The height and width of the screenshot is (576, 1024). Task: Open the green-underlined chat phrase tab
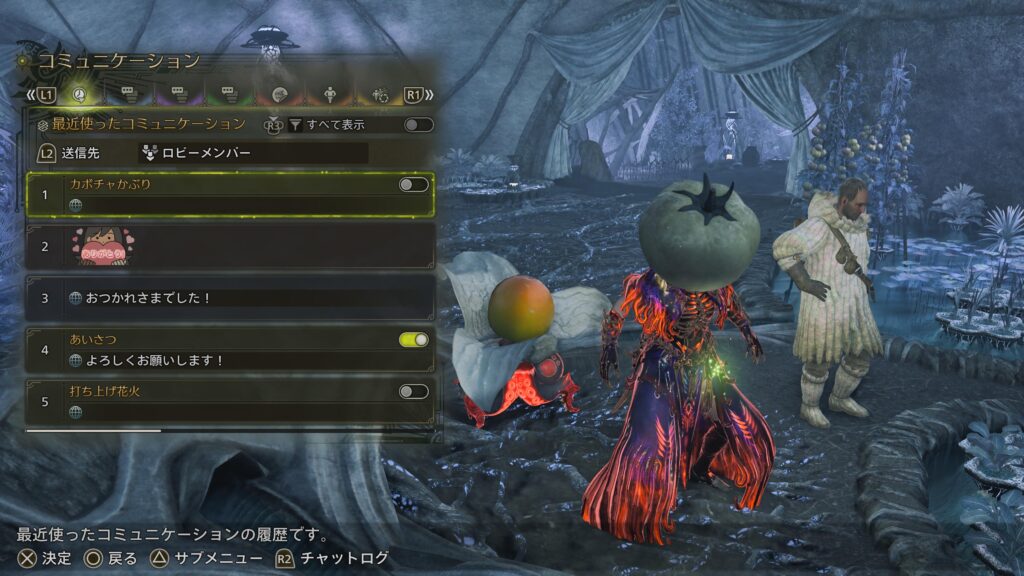pyautogui.click(x=230, y=94)
